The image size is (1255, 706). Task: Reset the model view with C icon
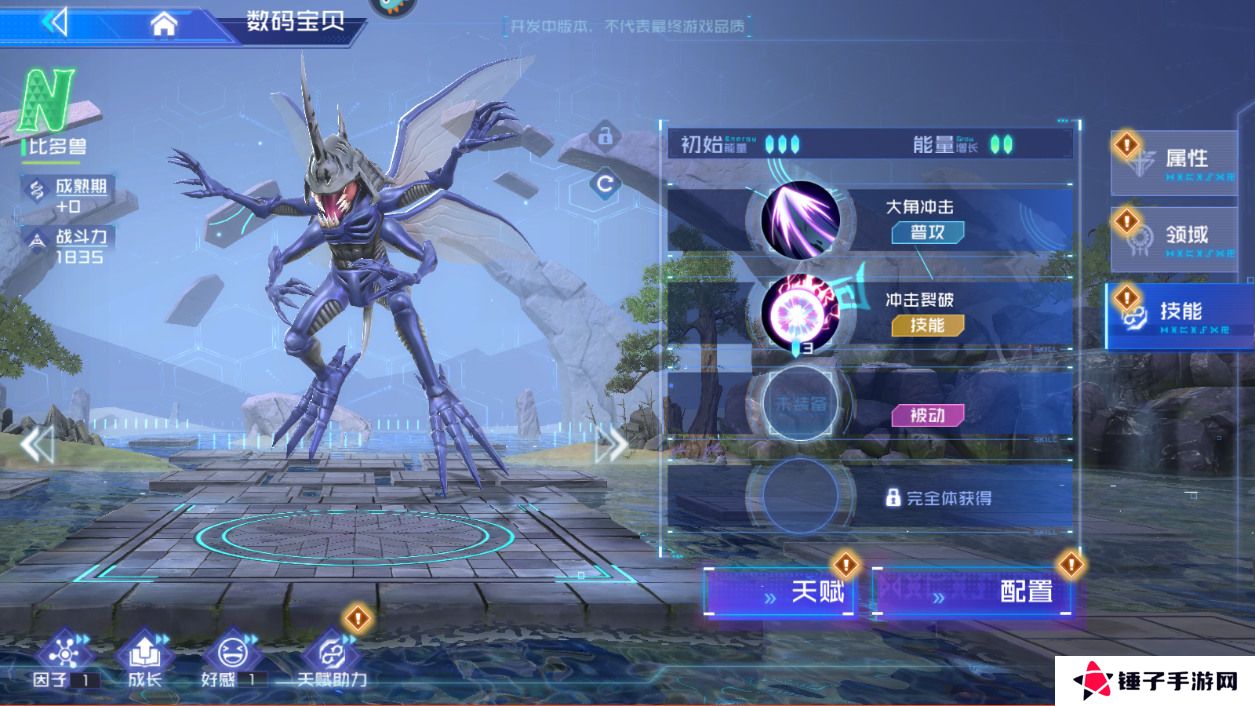(x=604, y=184)
